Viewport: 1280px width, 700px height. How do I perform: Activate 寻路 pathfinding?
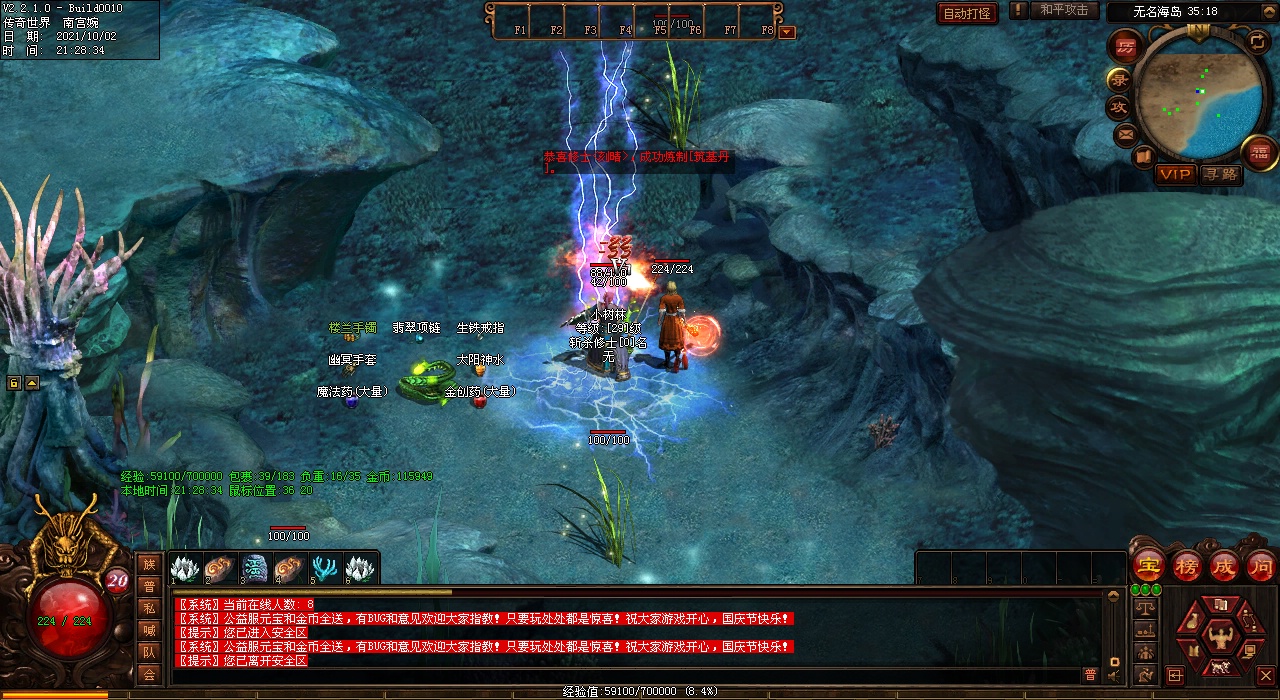[x=1220, y=174]
